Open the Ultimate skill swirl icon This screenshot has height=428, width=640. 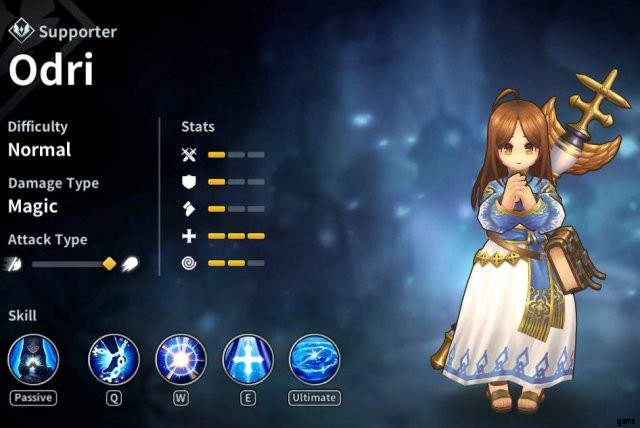tap(314, 360)
